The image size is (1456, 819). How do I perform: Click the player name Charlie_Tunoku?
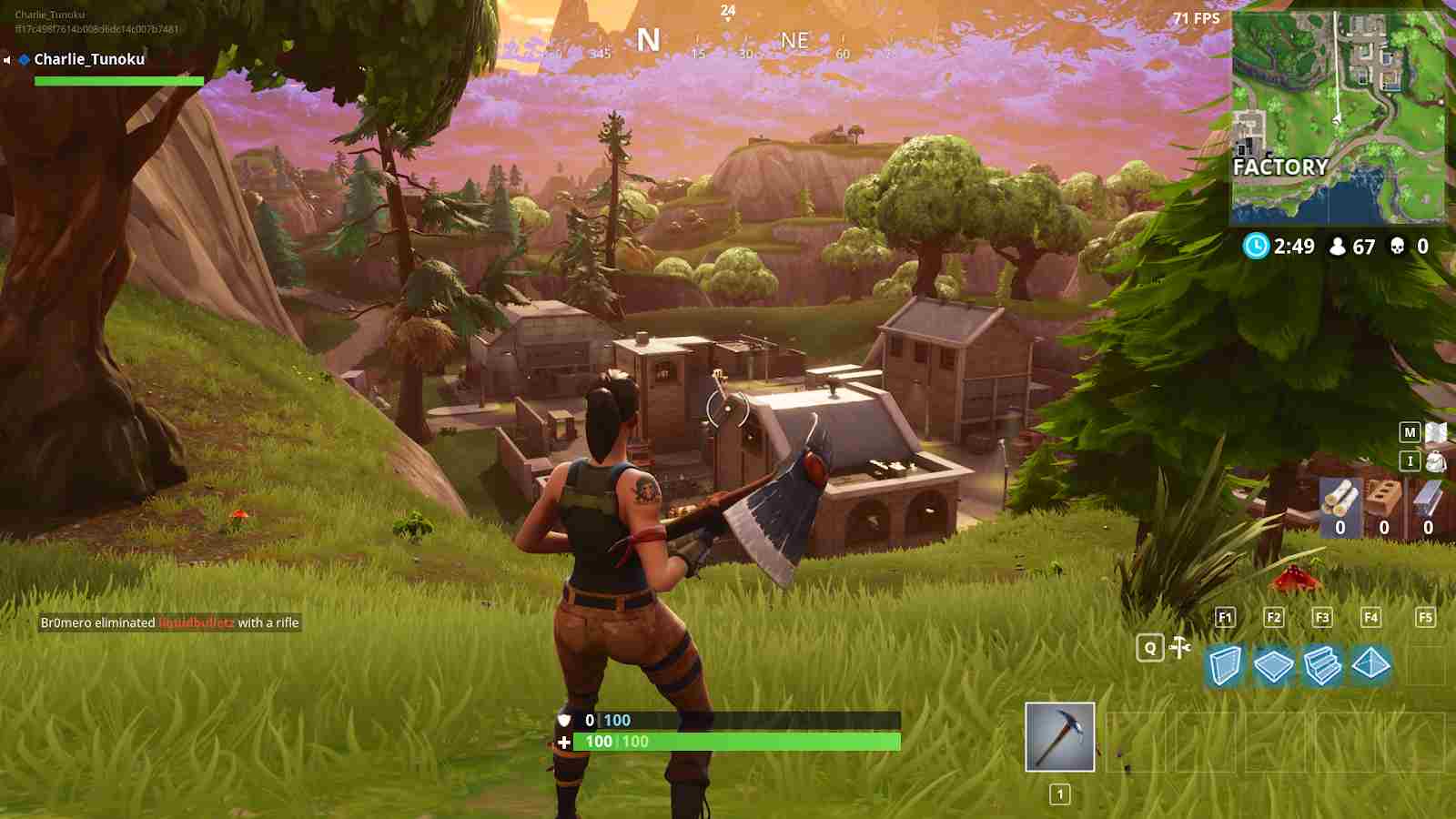pos(89,59)
